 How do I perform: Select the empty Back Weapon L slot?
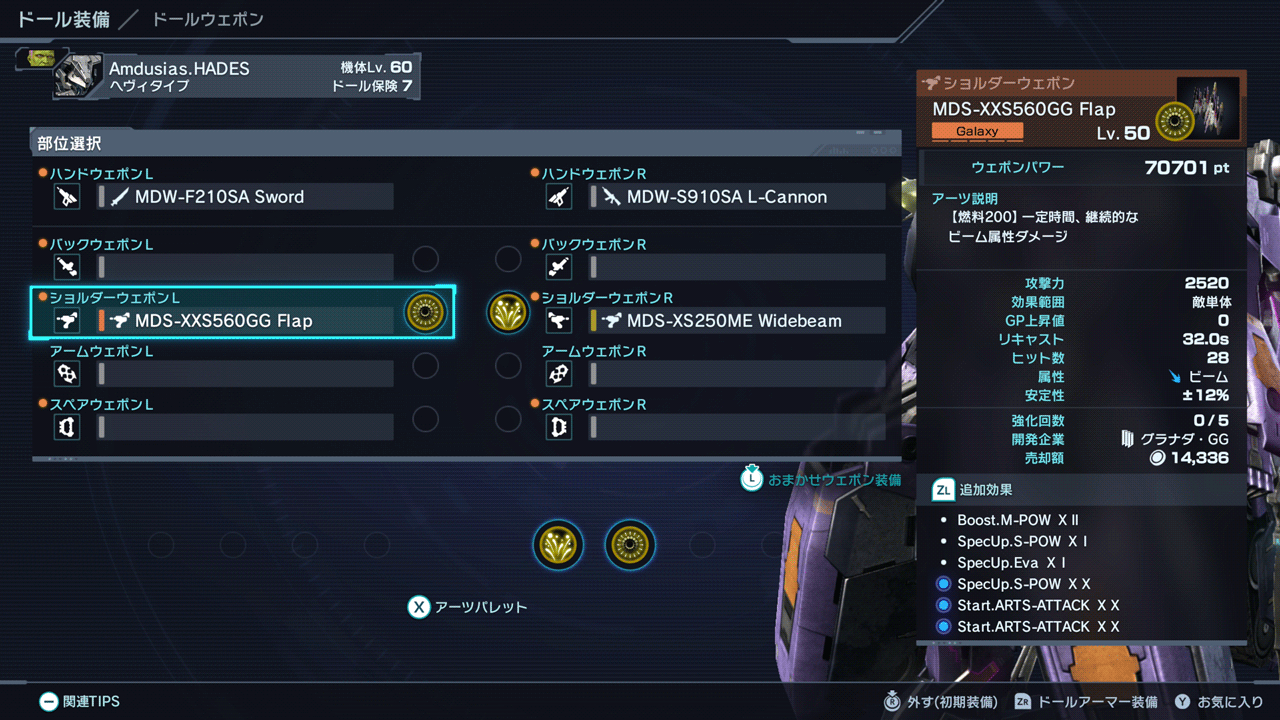[x=245, y=267]
